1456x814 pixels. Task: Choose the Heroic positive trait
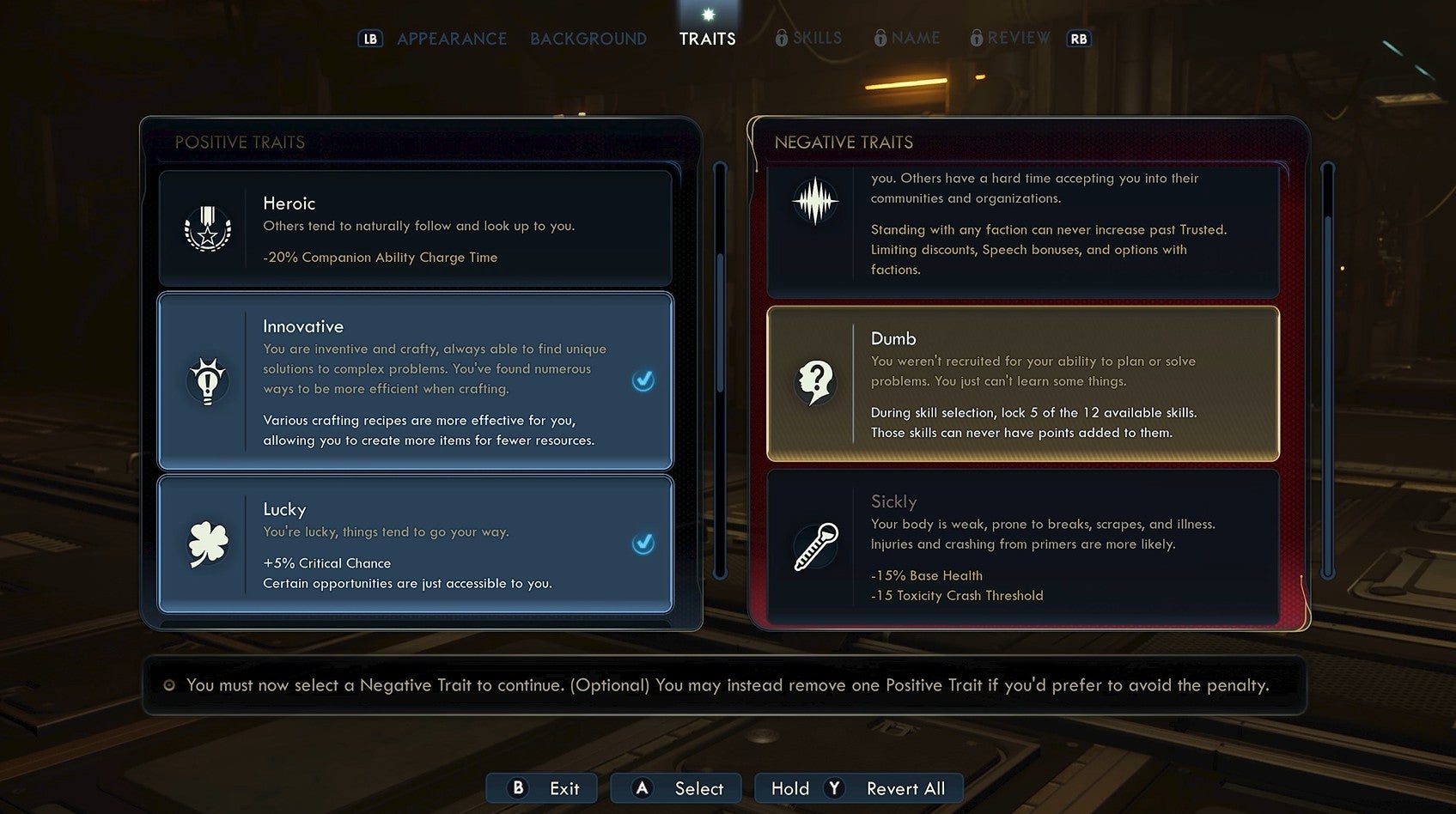(x=415, y=228)
